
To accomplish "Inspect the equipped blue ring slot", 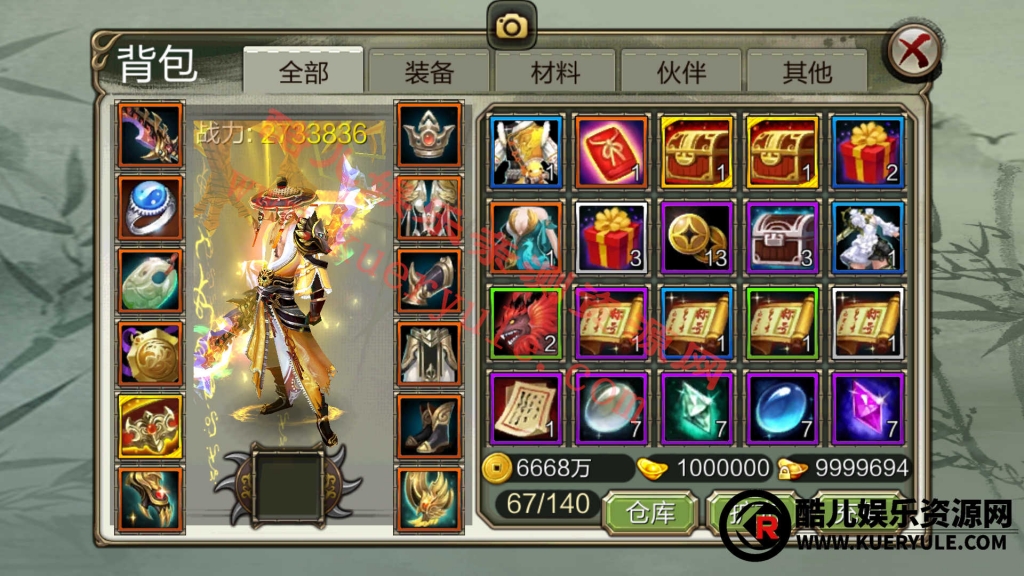I will coord(151,208).
